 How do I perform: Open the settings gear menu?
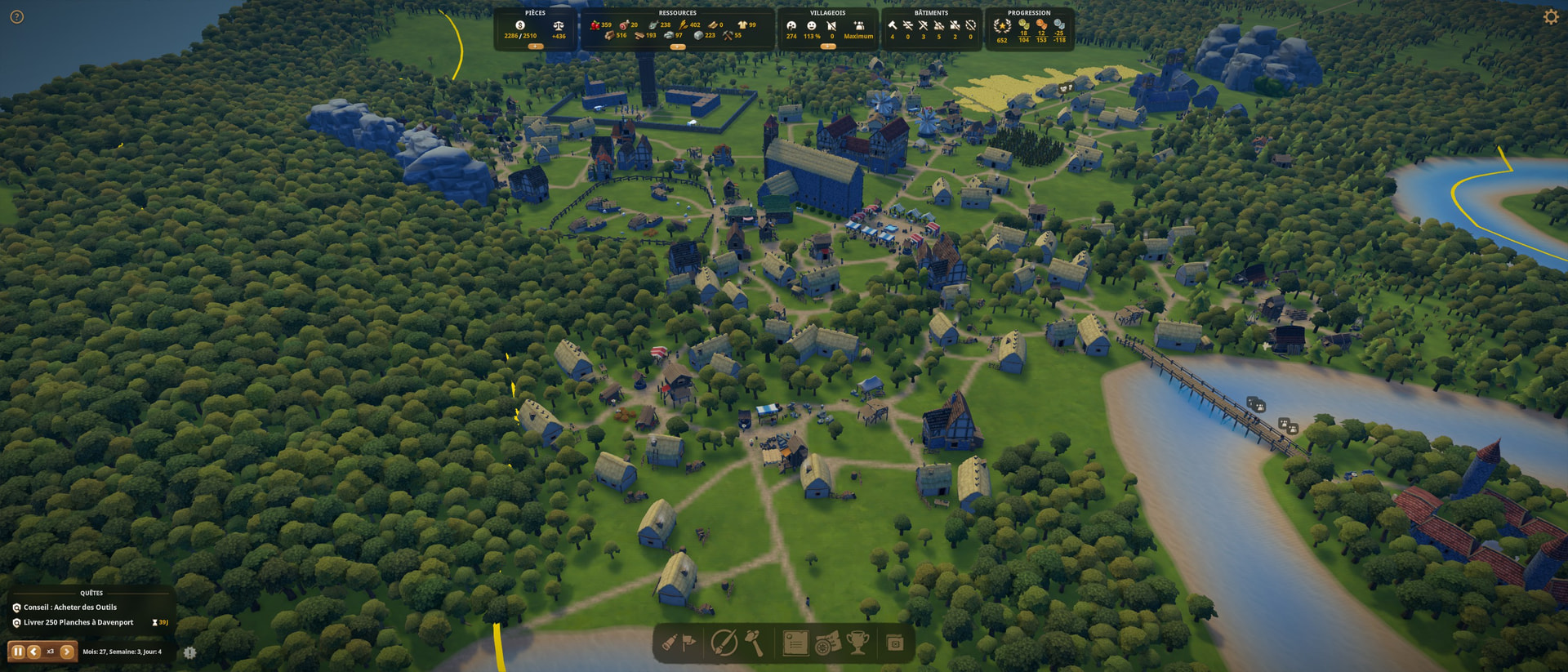pos(1550,17)
